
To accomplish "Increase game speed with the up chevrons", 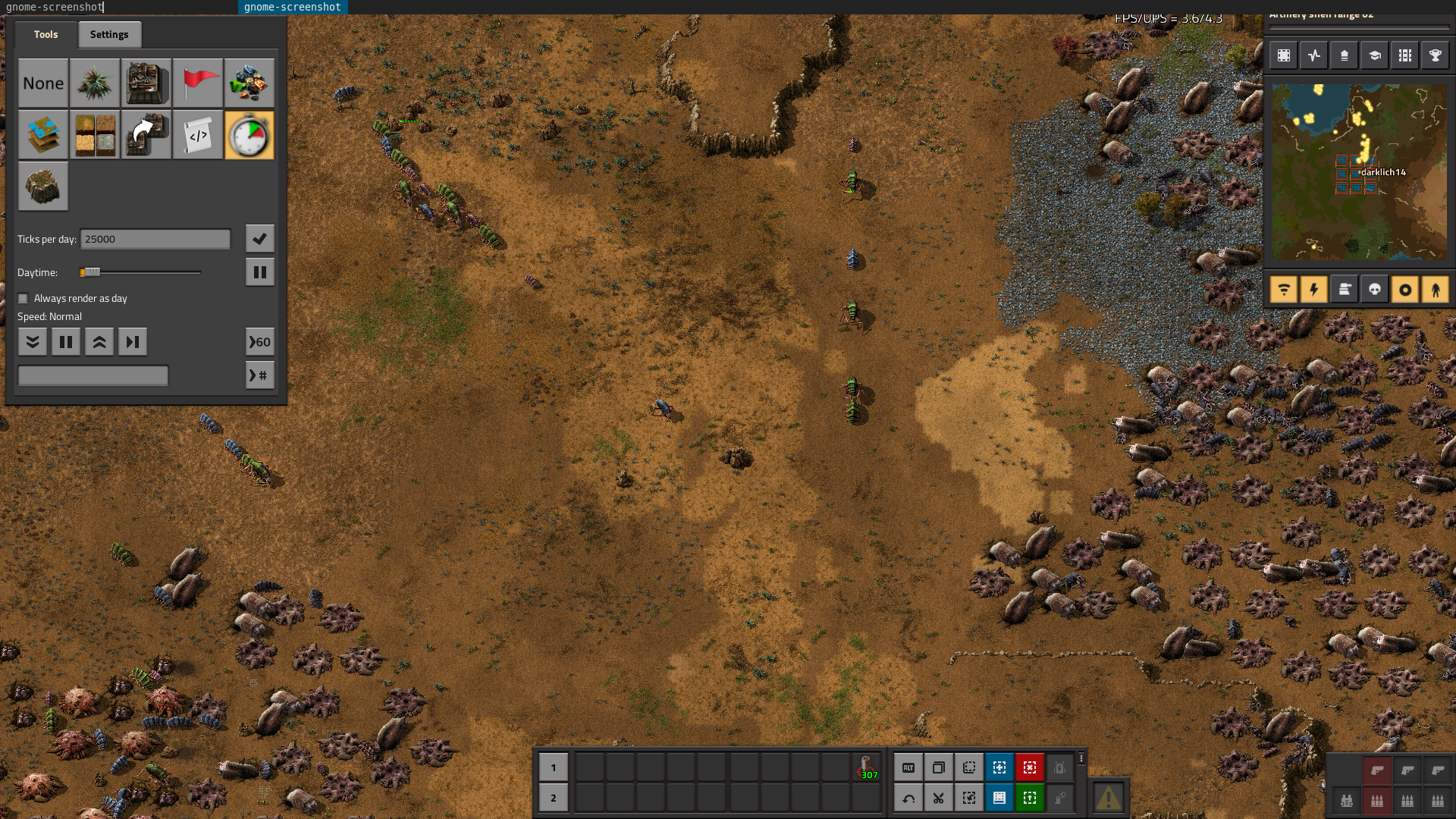I will click(99, 342).
